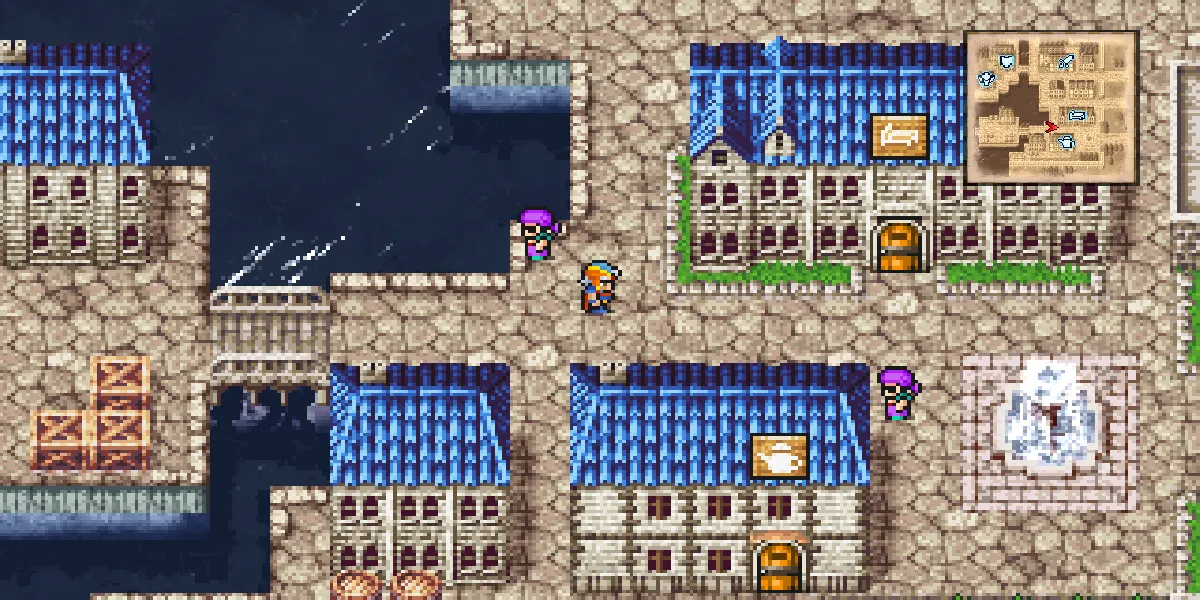The width and height of the screenshot is (1200, 600).
Task: Choose the item shop pot marker on minimap
Action: pyautogui.click(x=1067, y=143)
